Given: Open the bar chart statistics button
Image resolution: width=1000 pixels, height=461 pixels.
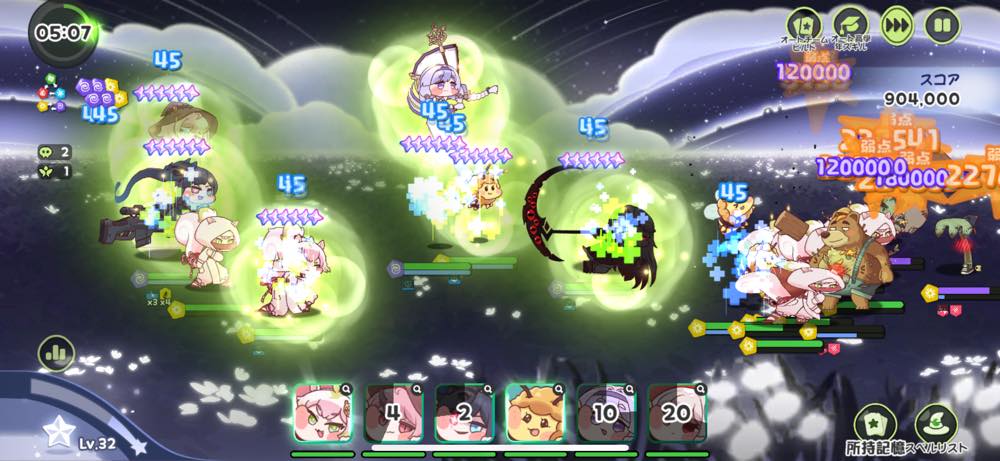Looking at the screenshot, I should 56,353.
